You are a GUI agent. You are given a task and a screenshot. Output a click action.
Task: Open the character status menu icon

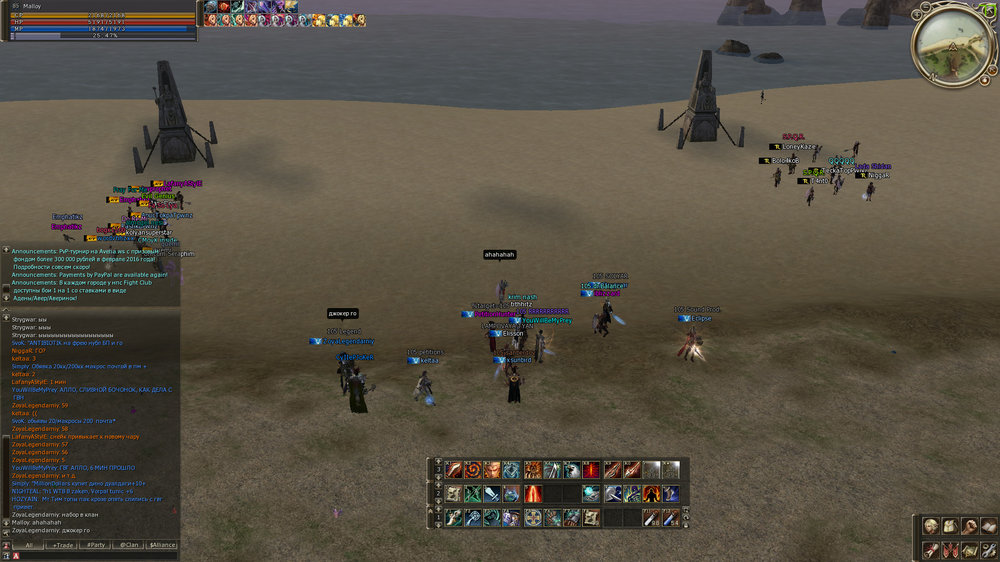[x=931, y=527]
